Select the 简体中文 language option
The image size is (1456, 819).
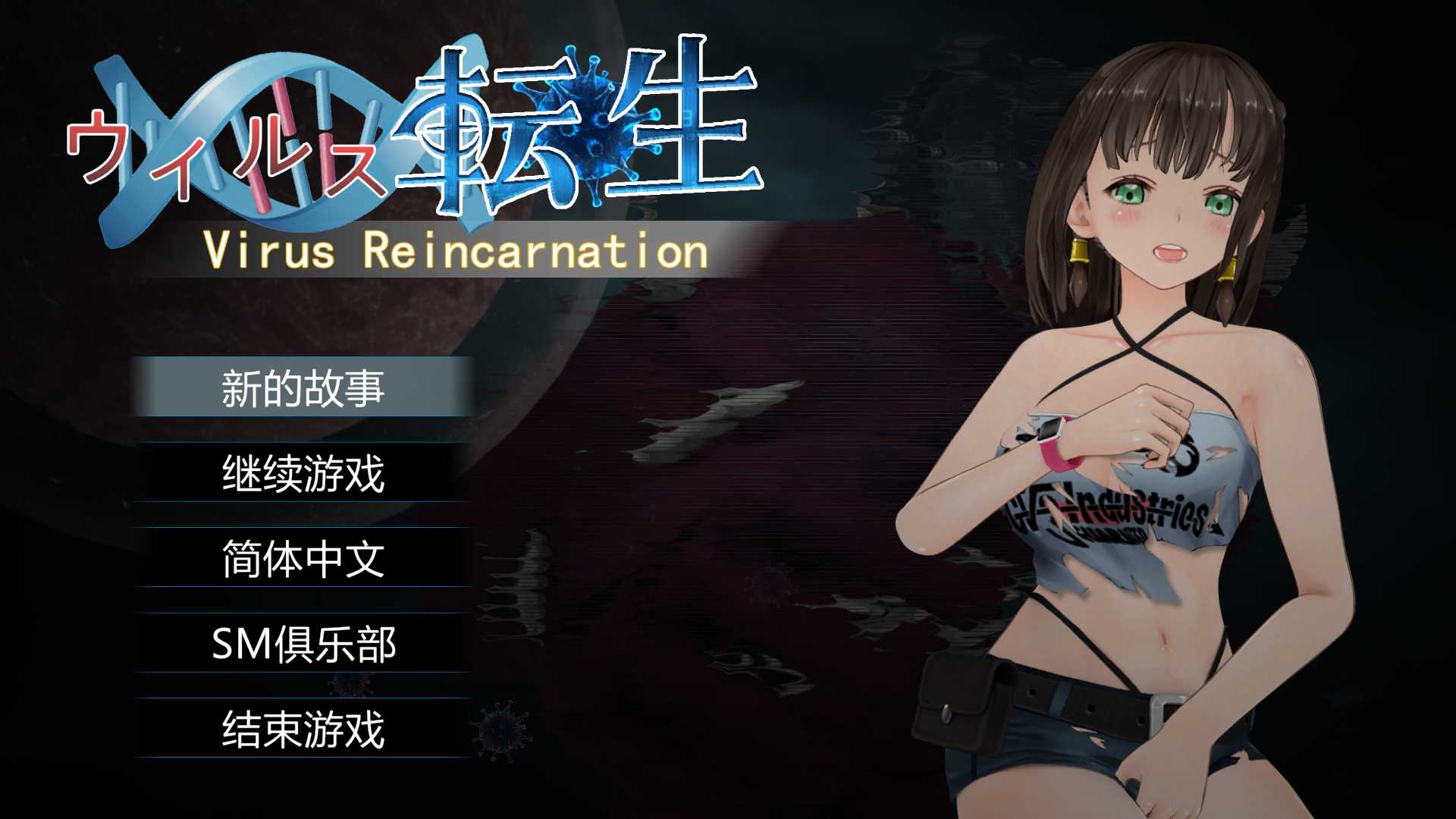303,558
